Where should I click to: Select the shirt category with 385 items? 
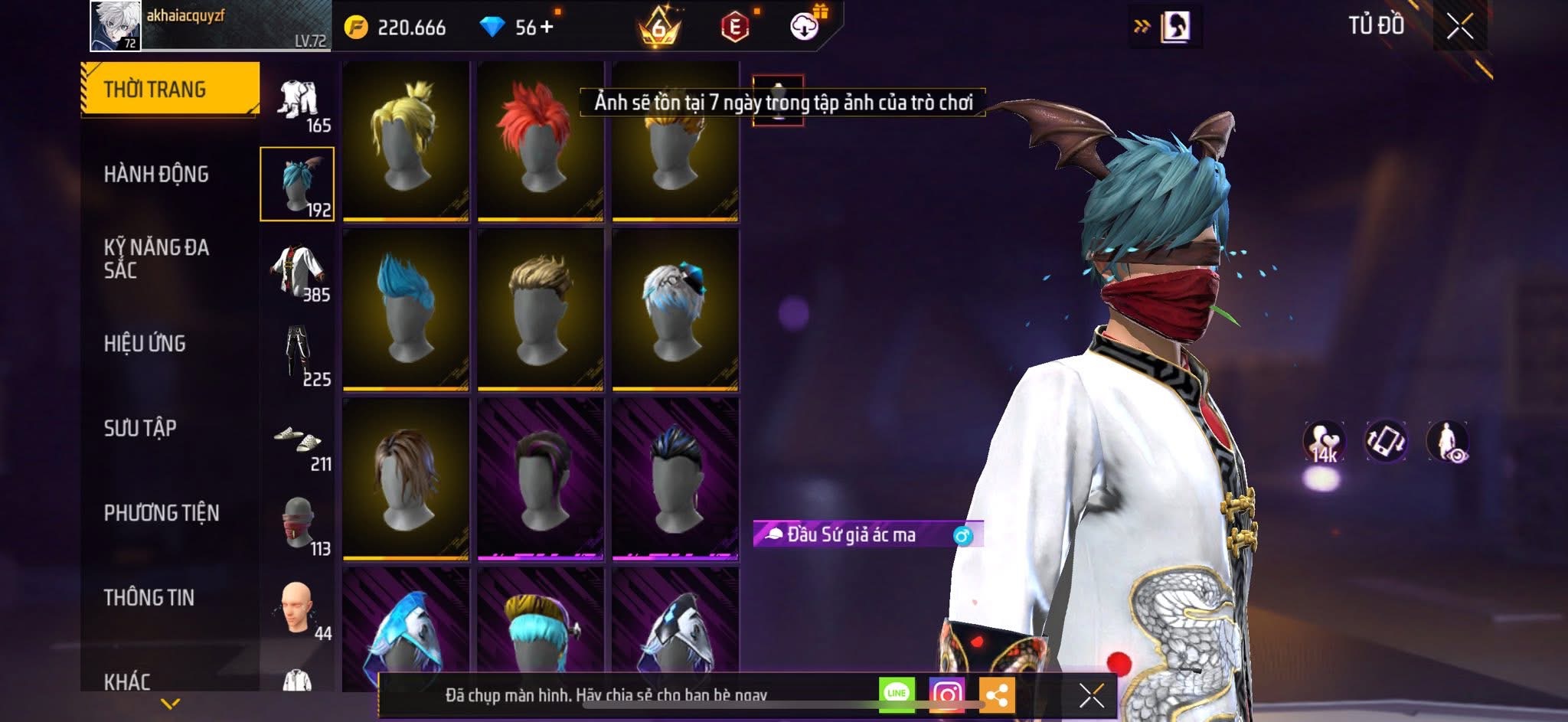click(x=298, y=271)
